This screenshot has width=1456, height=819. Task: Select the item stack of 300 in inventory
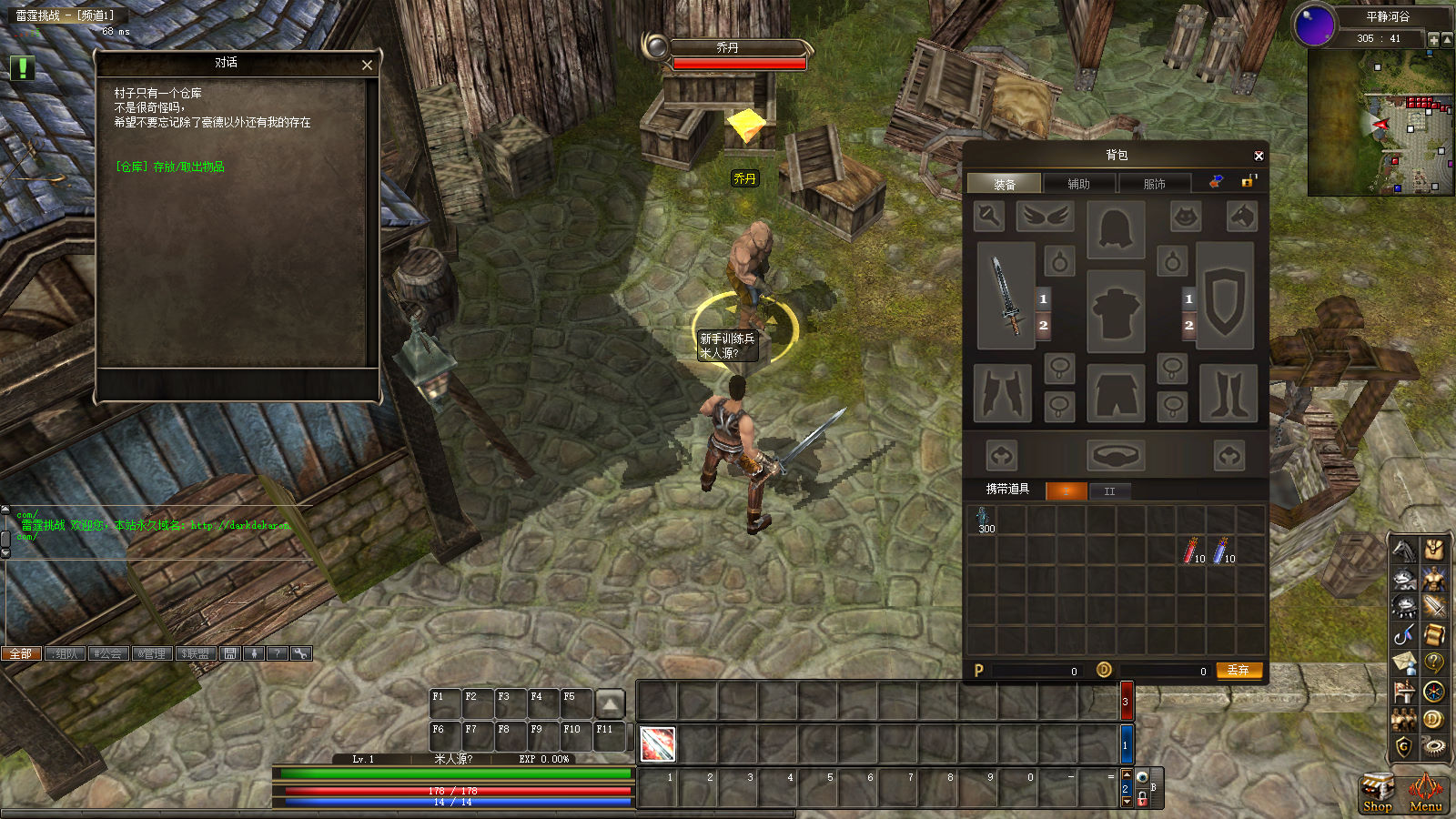(x=985, y=521)
